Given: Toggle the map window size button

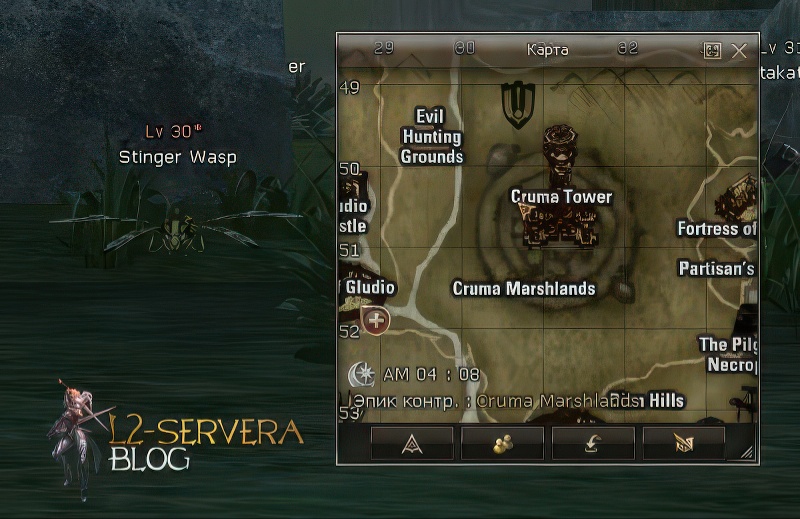Looking at the screenshot, I should (x=712, y=51).
